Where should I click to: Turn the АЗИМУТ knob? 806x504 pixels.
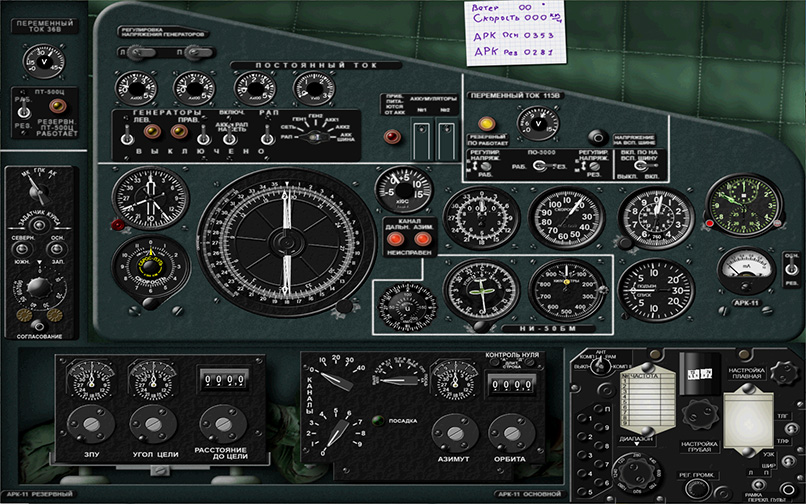[450, 432]
